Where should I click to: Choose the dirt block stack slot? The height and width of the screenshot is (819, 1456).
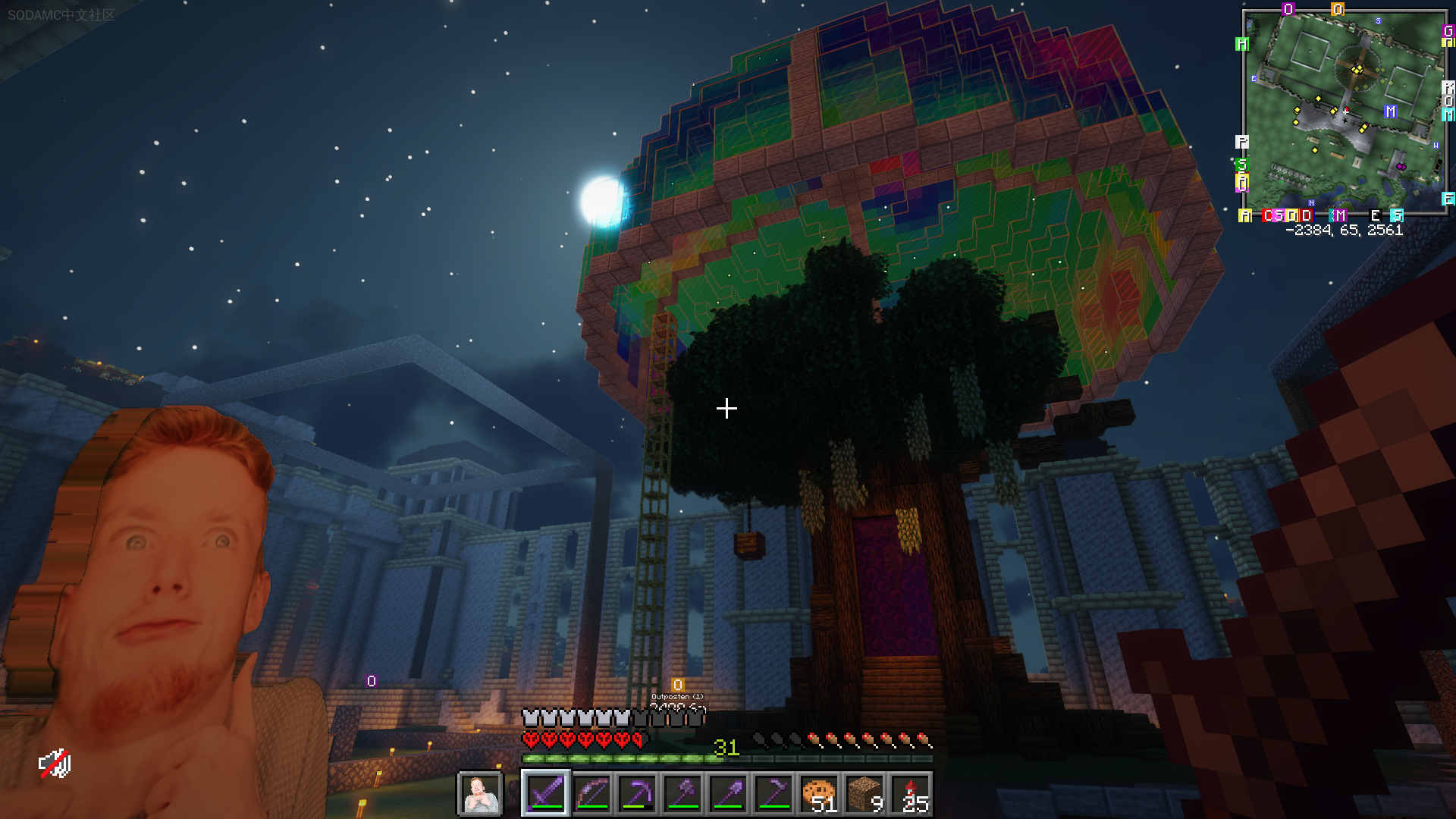pyautogui.click(x=865, y=794)
